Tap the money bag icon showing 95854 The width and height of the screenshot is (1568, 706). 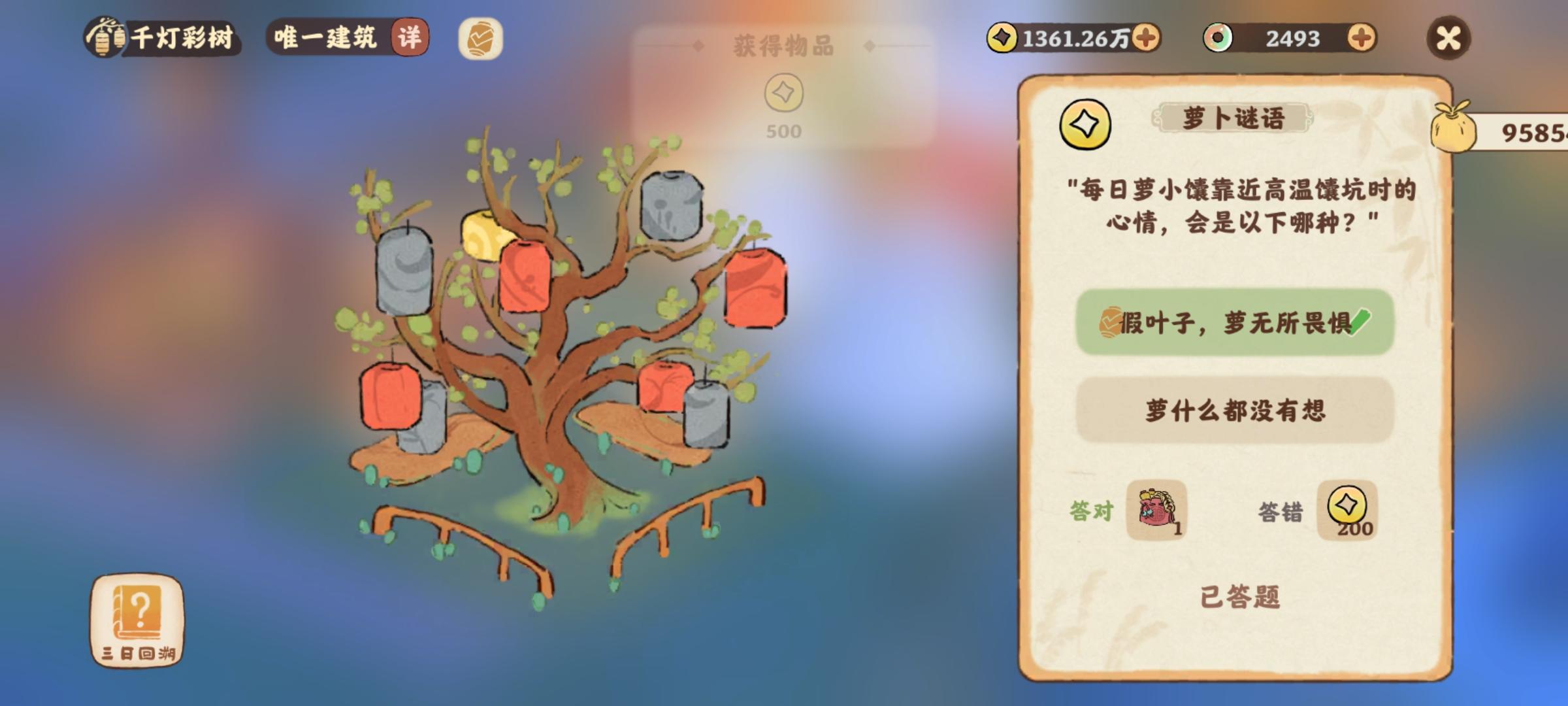tap(1452, 131)
